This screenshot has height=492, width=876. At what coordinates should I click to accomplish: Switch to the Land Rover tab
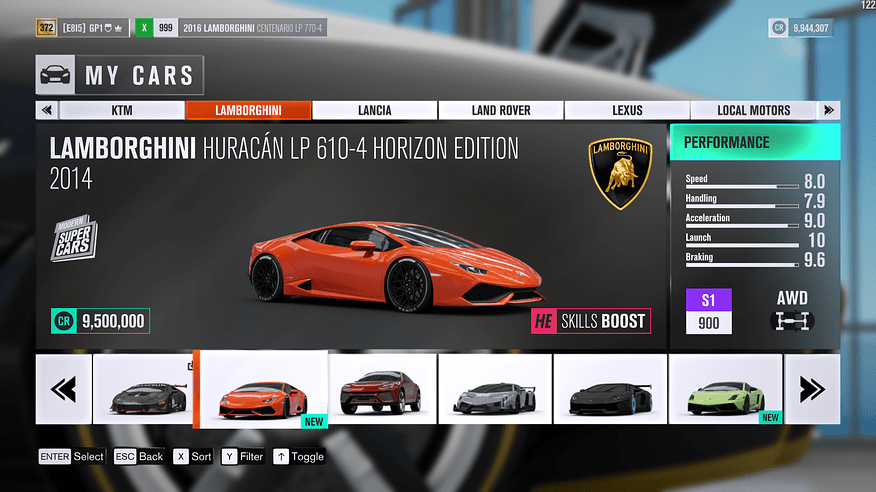click(500, 110)
